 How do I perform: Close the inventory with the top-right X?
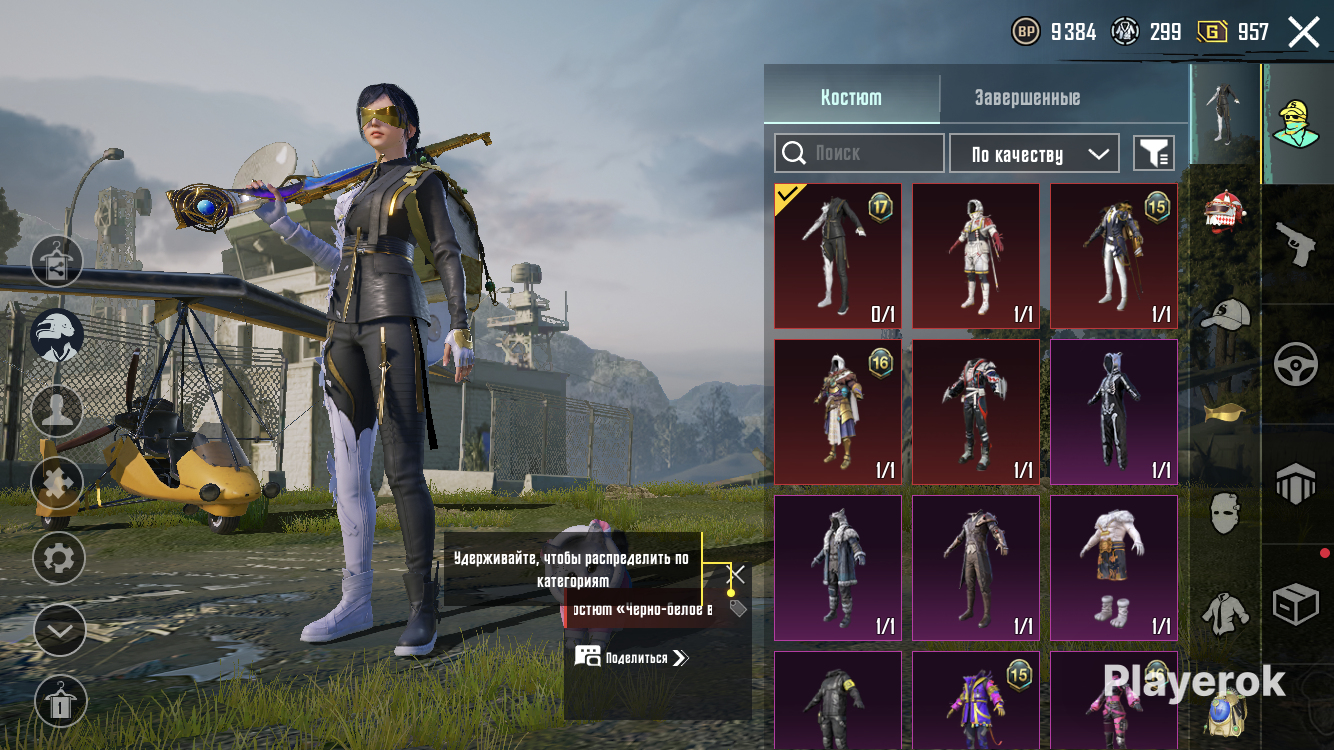coord(1303,32)
